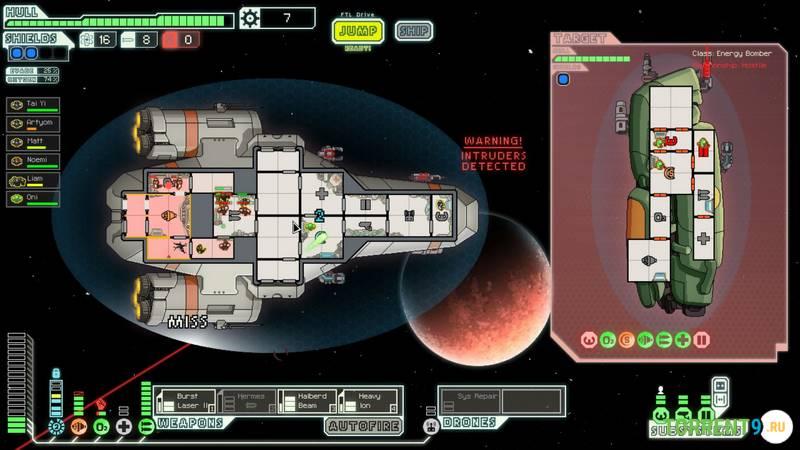
Task: Deploy the Sys Repair drone
Action: [469, 401]
